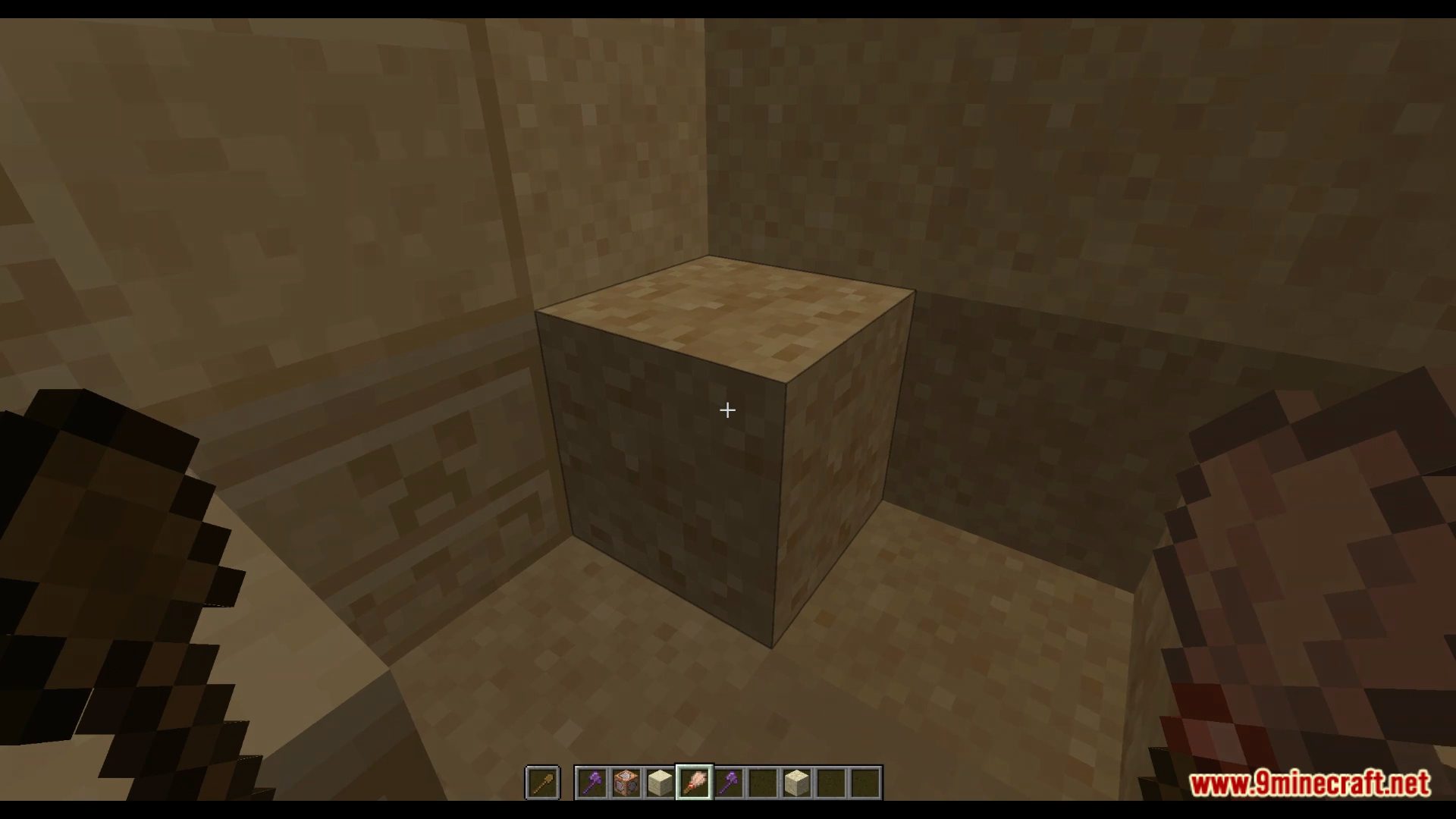Select the golden shovel in the first hotbar slot
This screenshot has height=819, width=1456.
pos(541,783)
